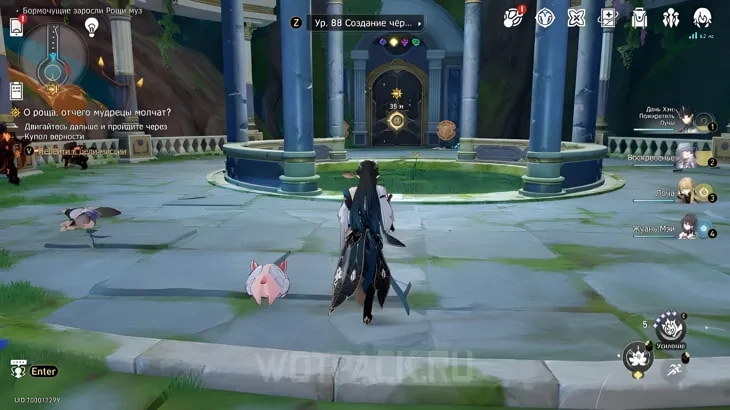Activate the Усиление technique skill
Viewport: 730px width, 410px height.
tap(669, 327)
